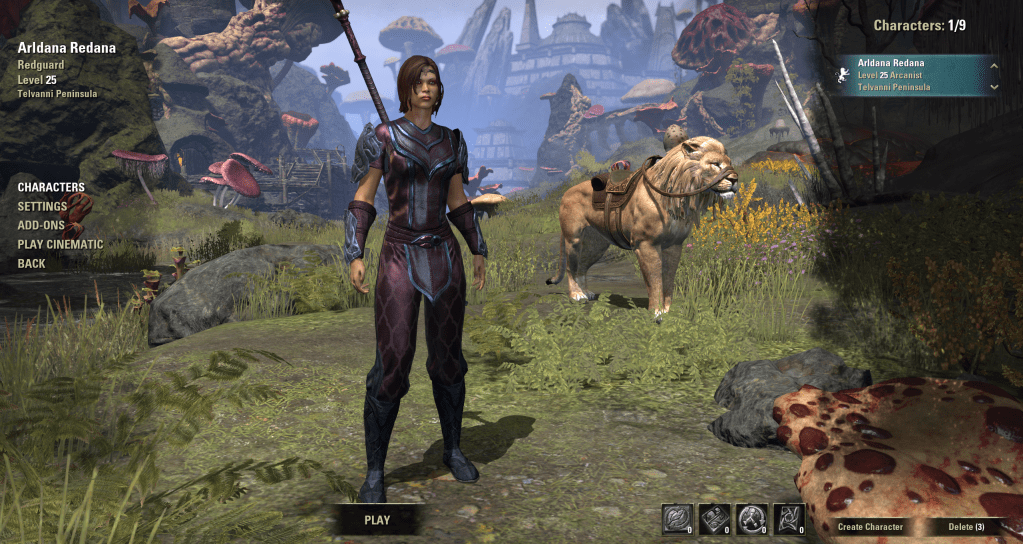Delete the selected character

tap(966, 527)
